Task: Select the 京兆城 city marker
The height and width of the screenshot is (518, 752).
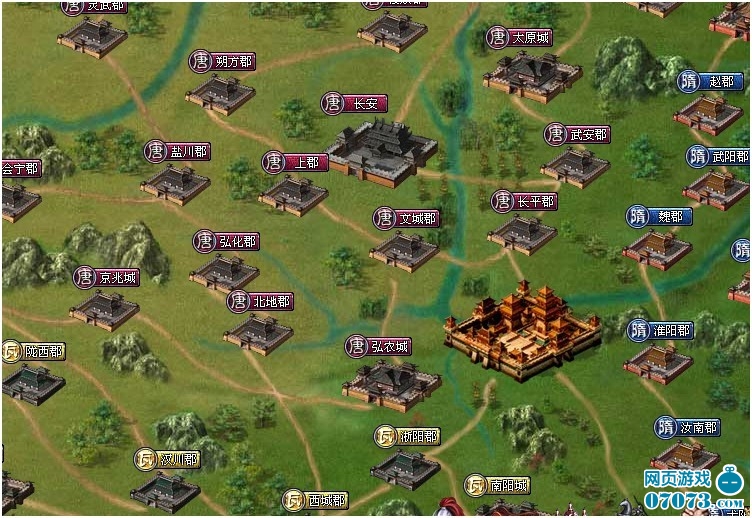Action: (107, 277)
